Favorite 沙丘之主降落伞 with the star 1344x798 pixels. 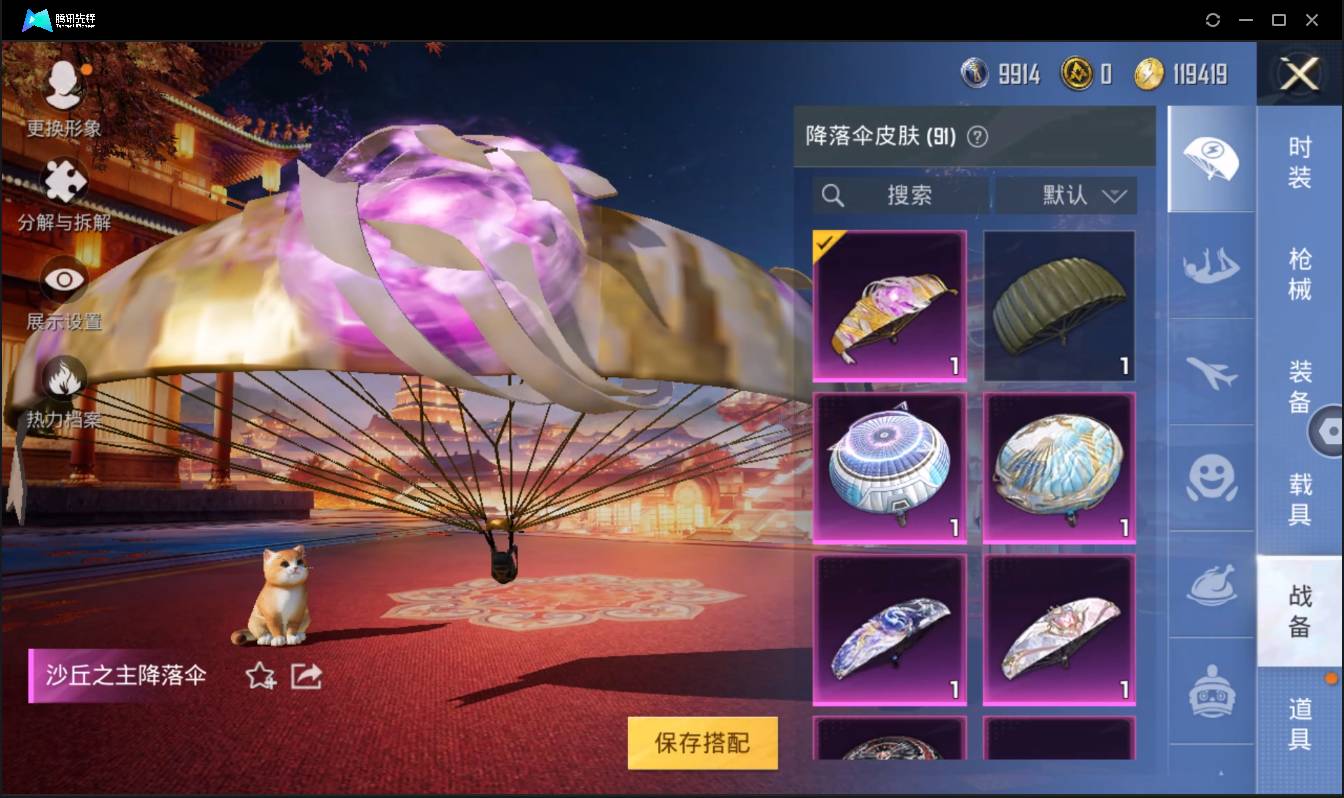[258, 676]
